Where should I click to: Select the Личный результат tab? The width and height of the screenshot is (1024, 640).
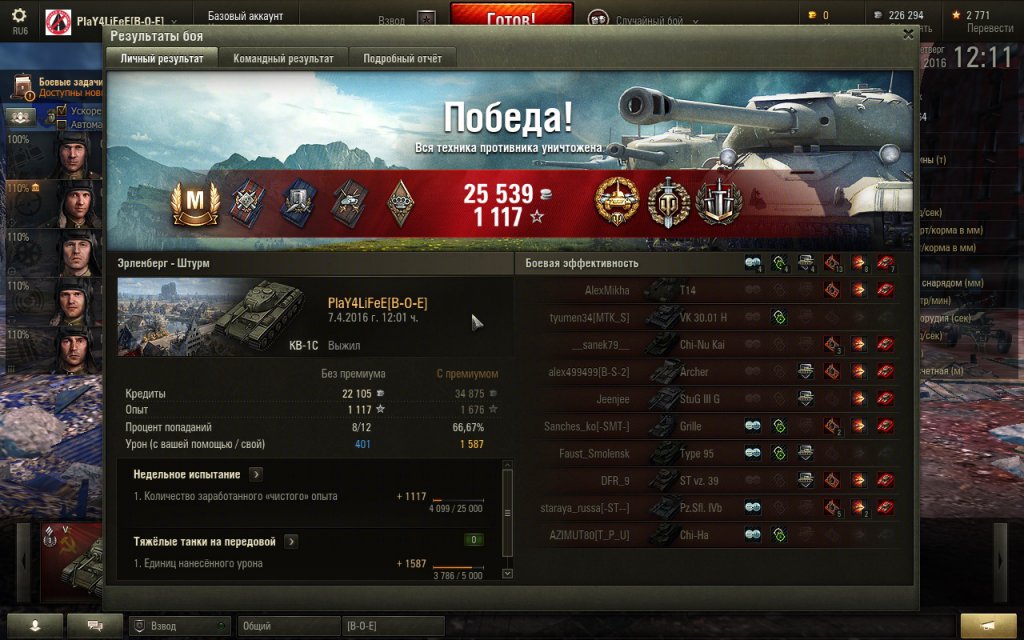click(x=162, y=59)
